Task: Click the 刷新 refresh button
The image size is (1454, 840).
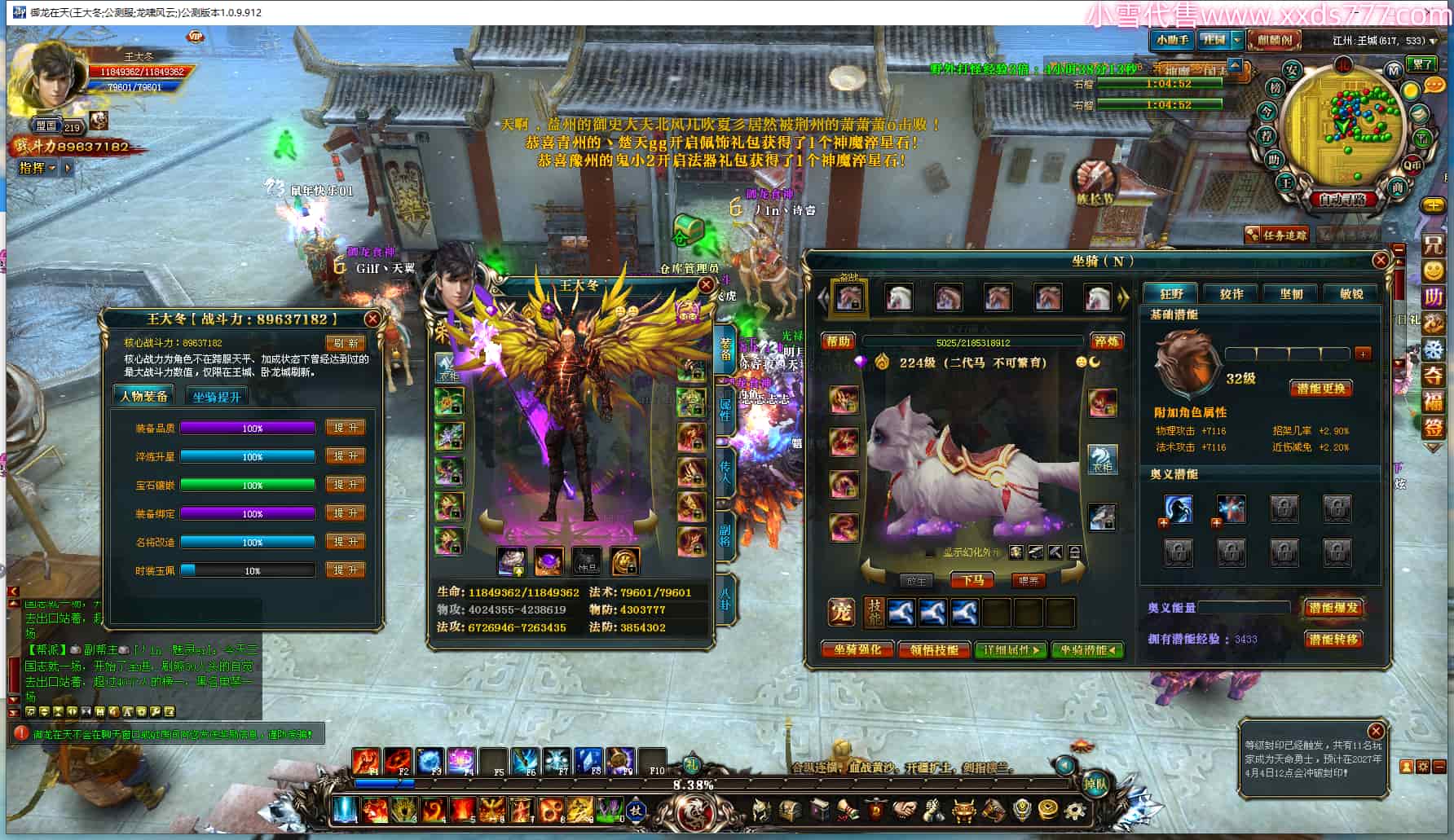Action: click(345, 343)
